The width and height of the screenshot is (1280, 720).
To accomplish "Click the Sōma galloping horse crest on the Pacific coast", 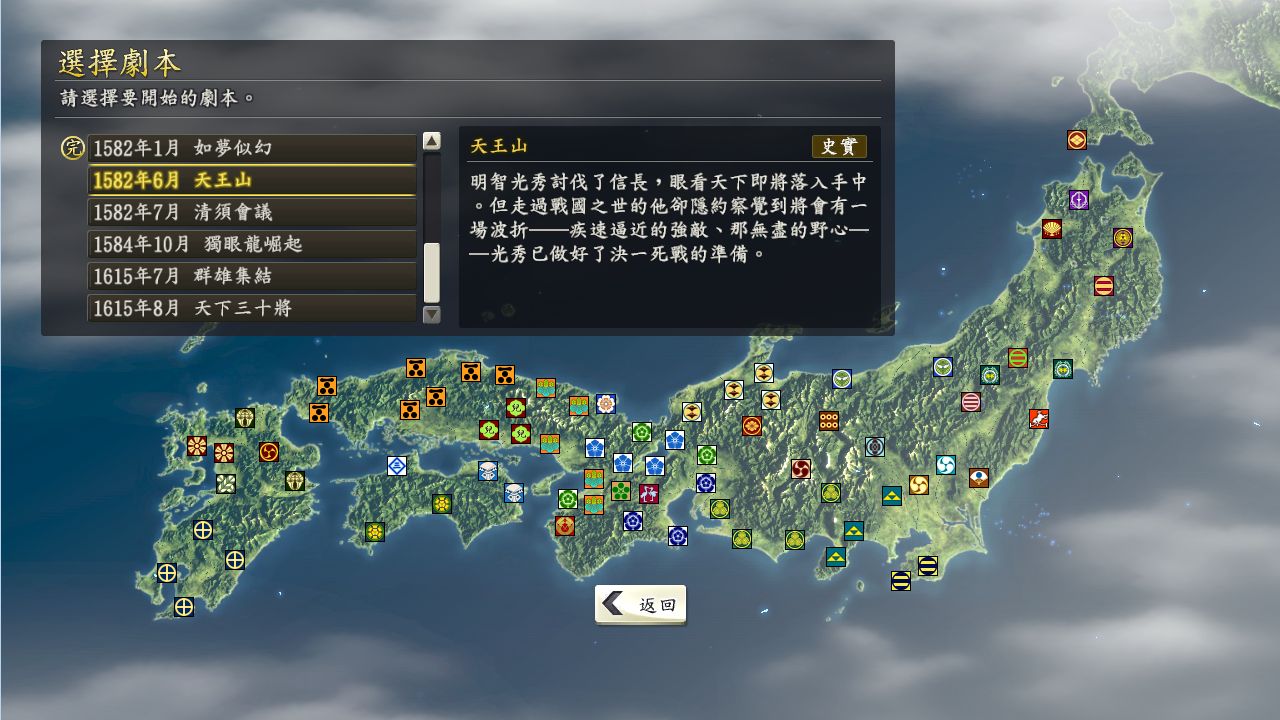I will (x=1037, y=420).
